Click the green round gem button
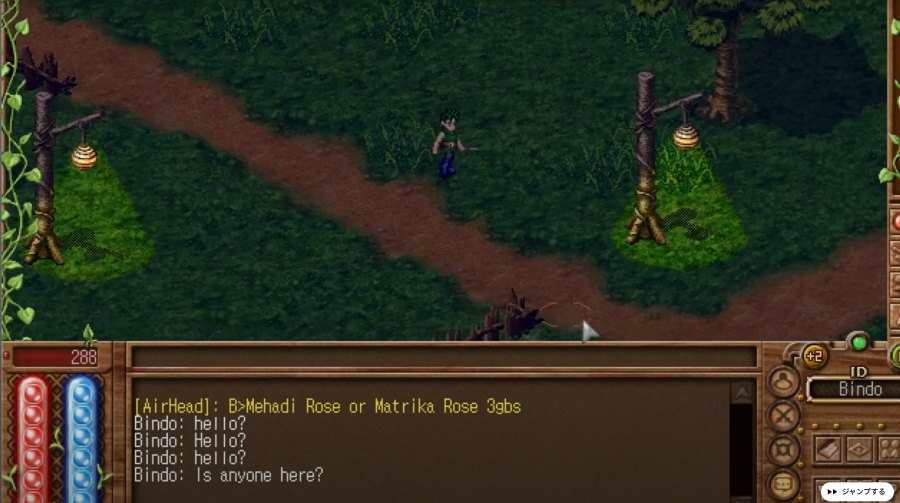Image resolution: width=900 pixels, height=503 pixels. [857, 343]
